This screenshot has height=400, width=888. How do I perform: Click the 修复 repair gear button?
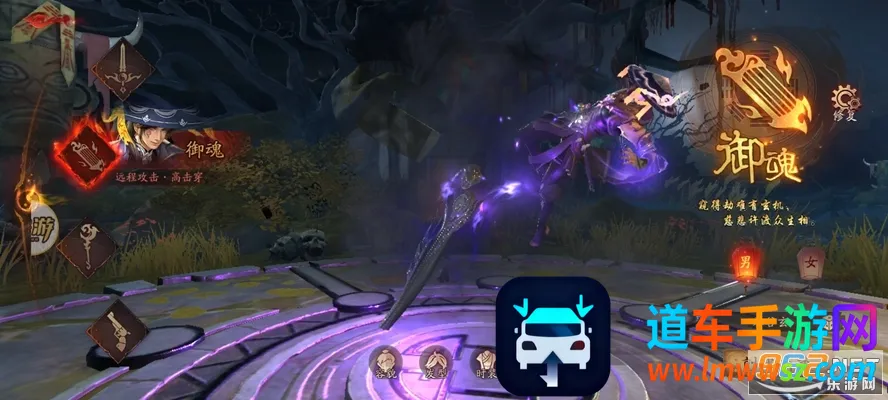[845, 100]
